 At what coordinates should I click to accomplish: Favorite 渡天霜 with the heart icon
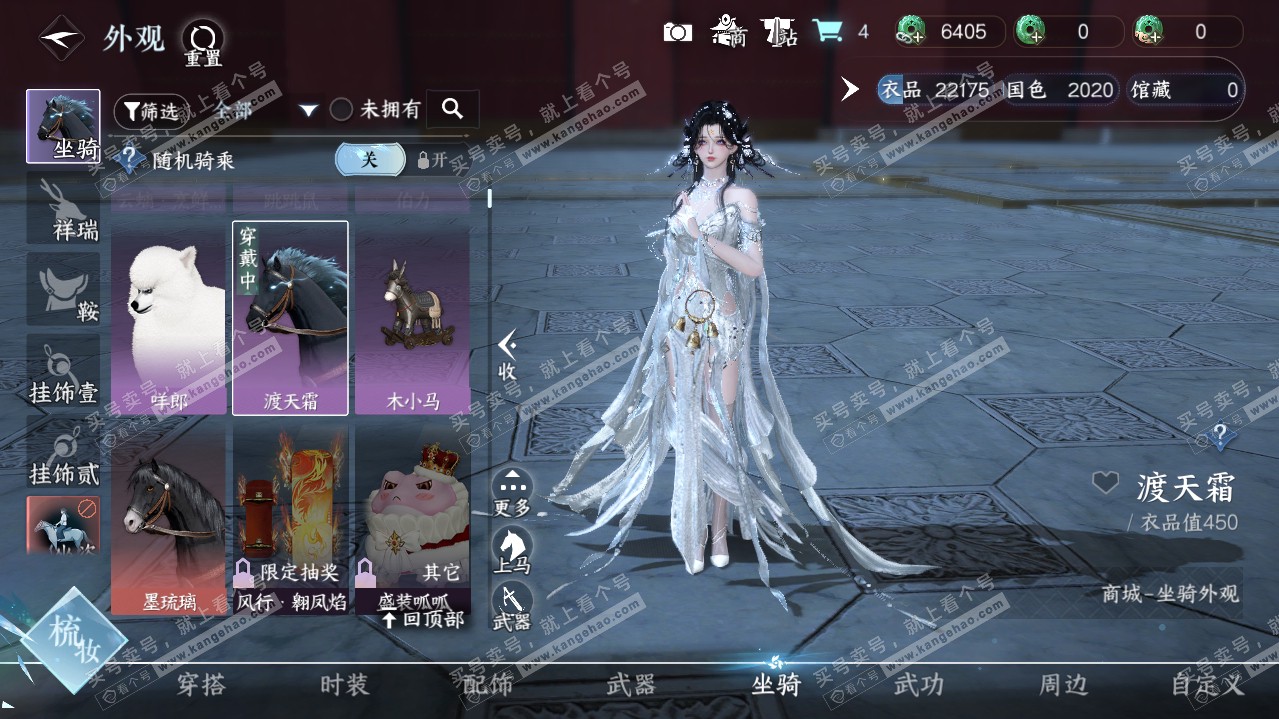point(1104,484)
